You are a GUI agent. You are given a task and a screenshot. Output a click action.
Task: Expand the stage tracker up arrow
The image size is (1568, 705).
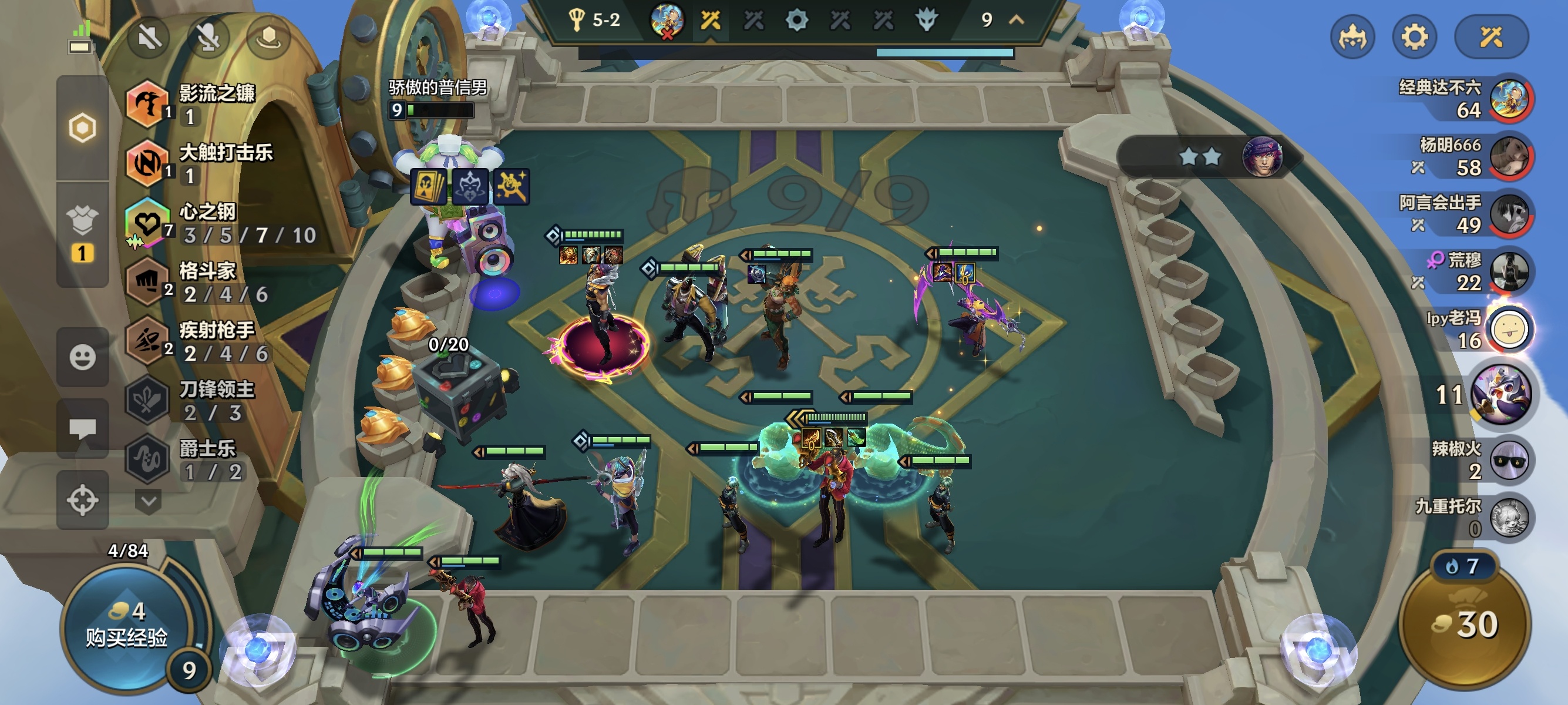(x=1016, y=20)
